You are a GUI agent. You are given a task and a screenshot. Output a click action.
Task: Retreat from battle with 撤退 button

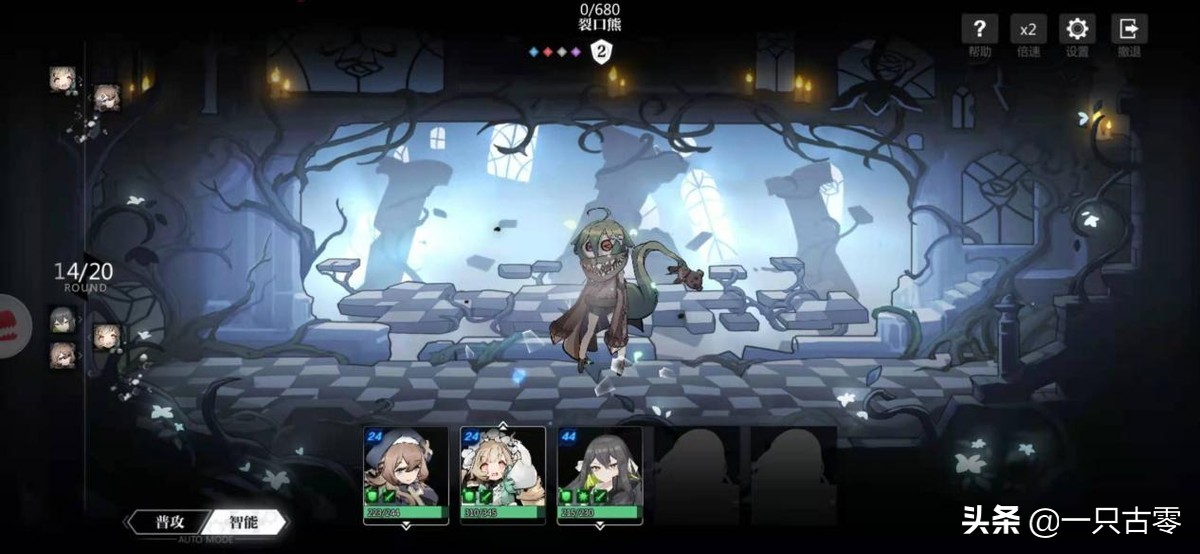pyautogui.click(x=1129, y=30)
